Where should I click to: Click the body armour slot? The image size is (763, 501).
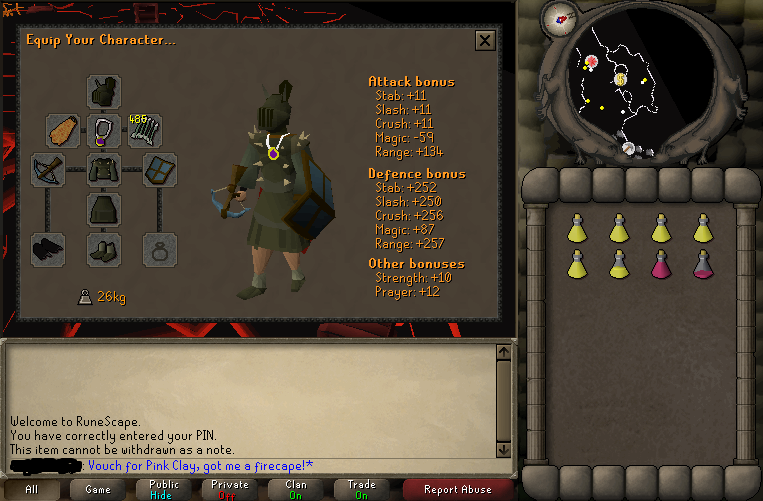(x=104, y=169)
